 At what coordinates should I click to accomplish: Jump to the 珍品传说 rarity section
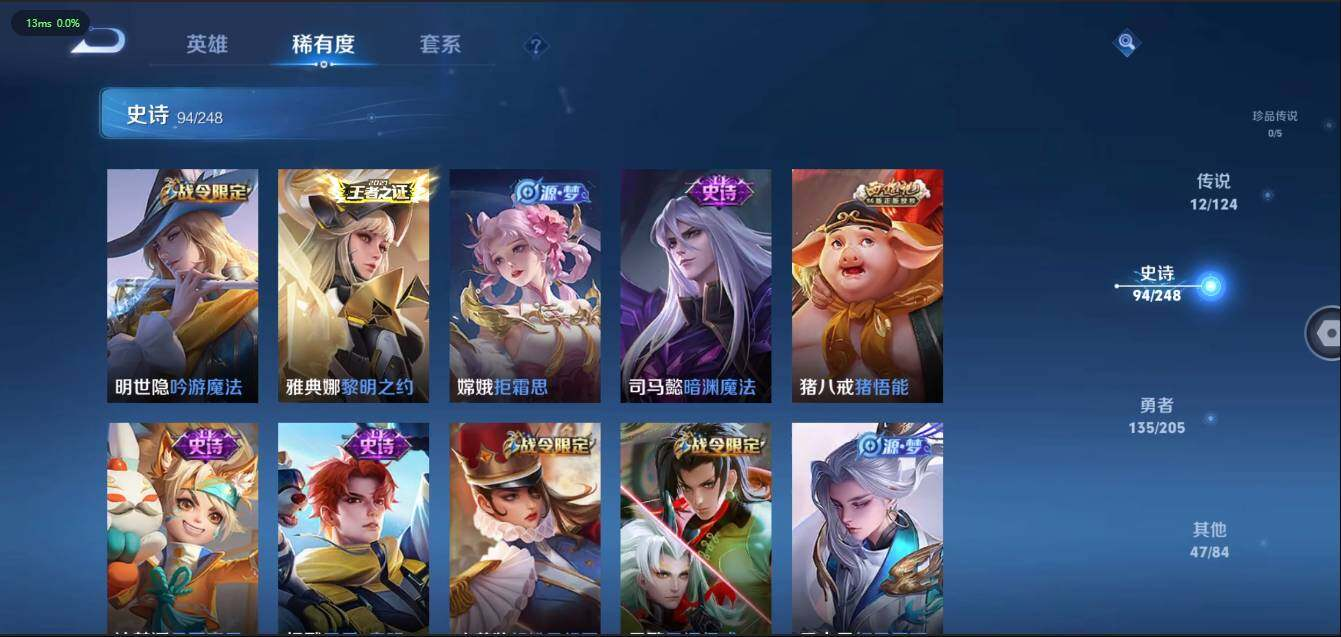click(1274, 122)
